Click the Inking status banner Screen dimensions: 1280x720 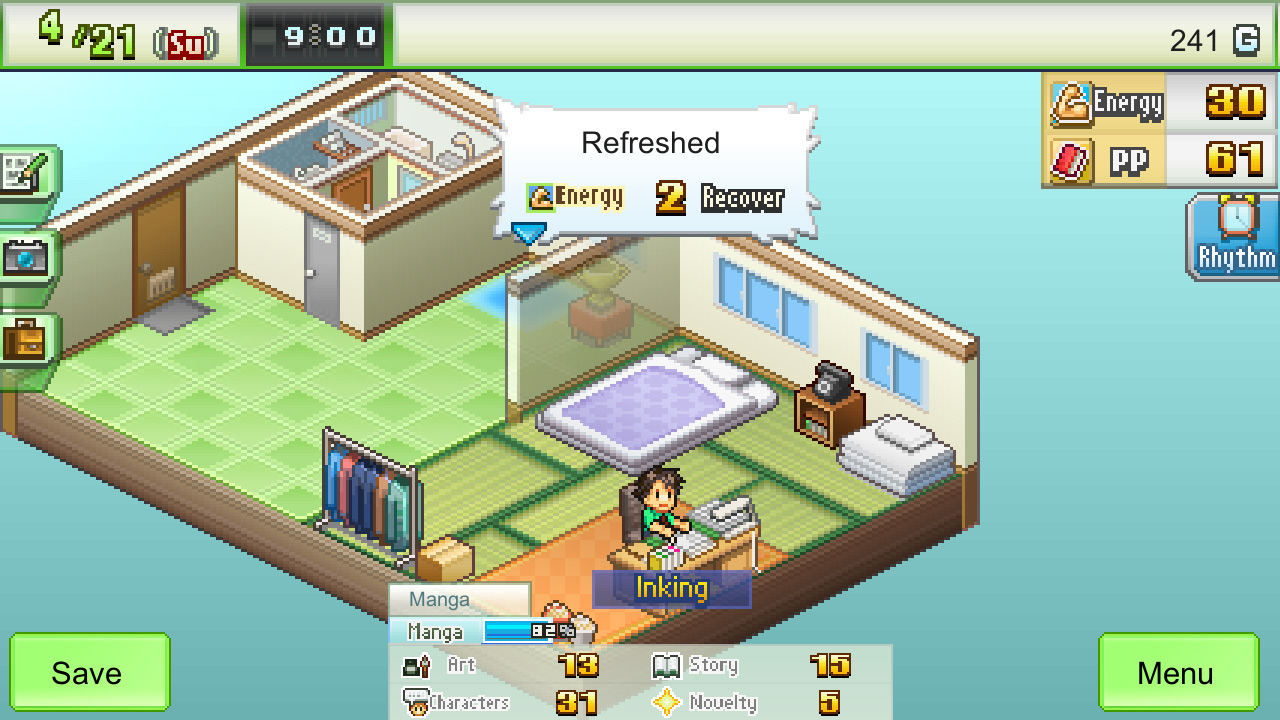[x=671, y=589]
